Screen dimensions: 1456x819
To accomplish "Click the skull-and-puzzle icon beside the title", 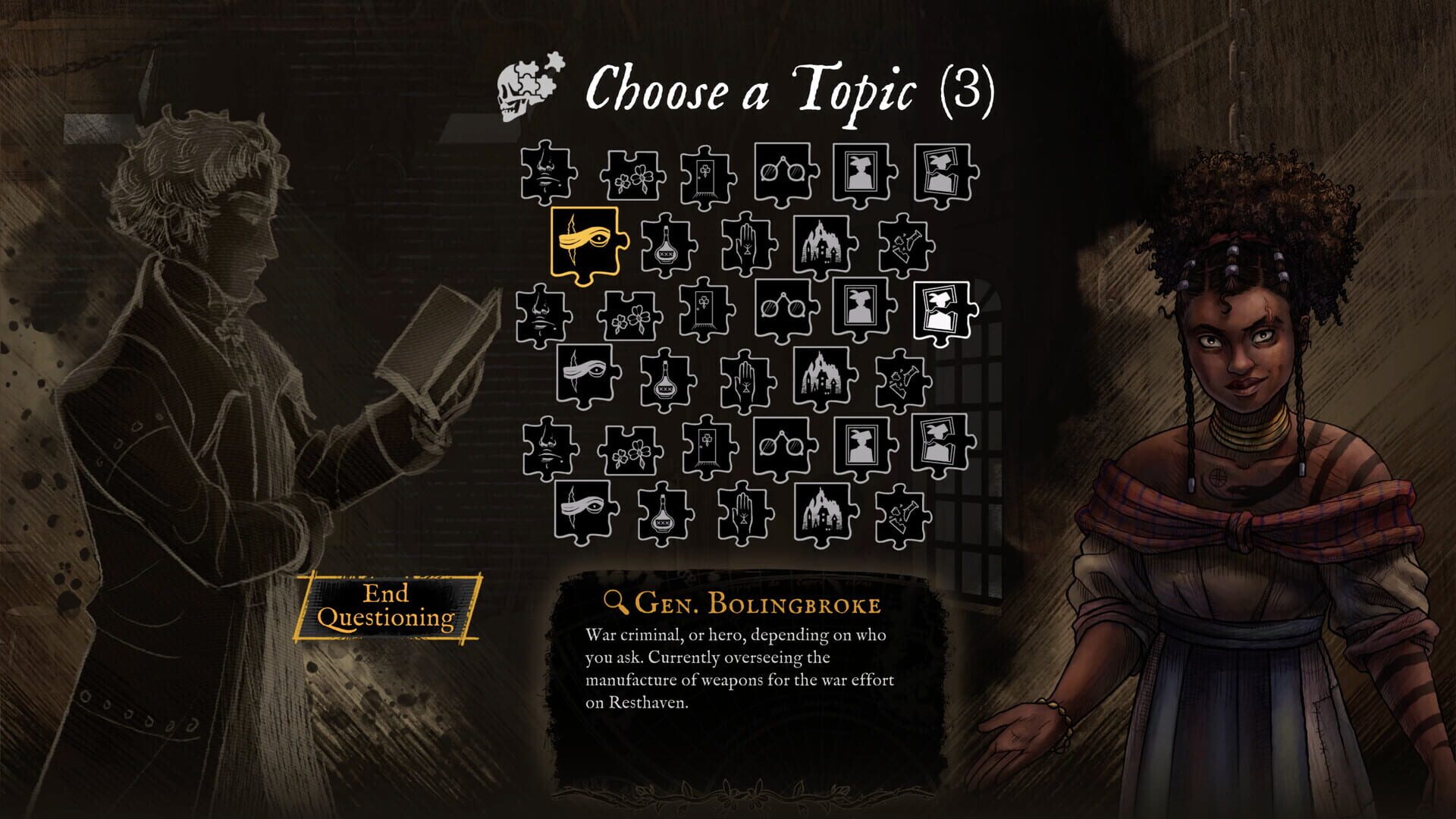I will tap(527, 87).
